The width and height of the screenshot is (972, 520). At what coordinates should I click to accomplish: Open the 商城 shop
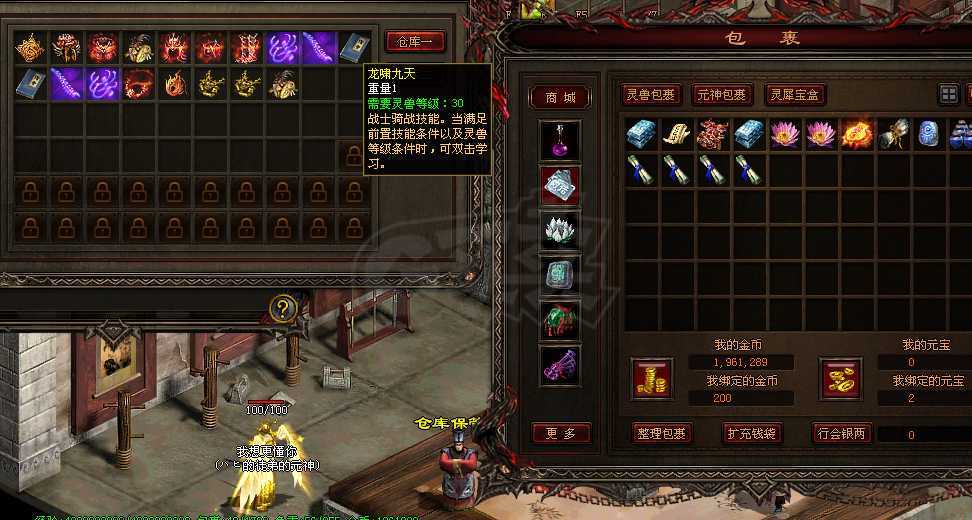coord(560,97)
